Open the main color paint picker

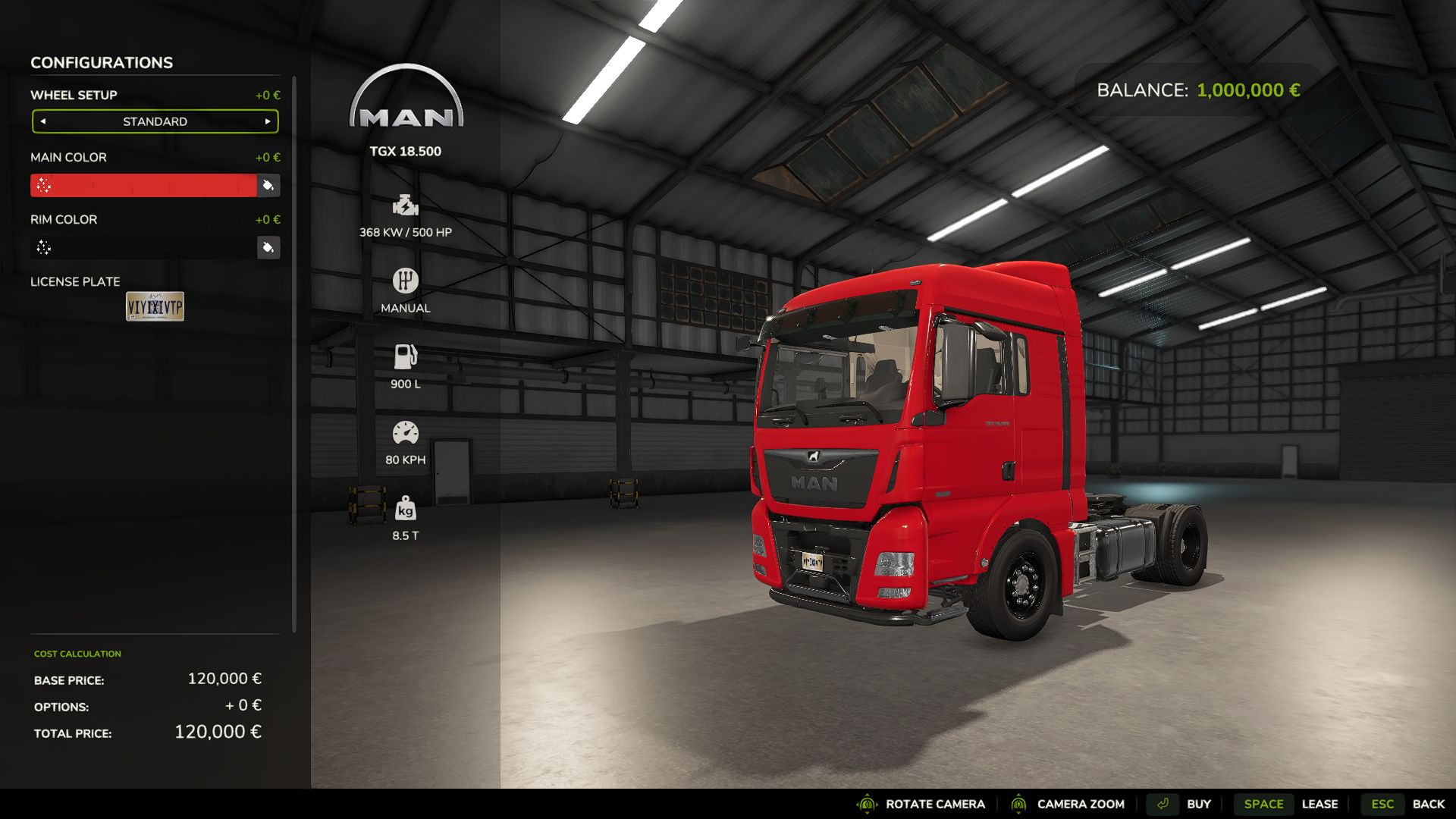coord(268,186)
